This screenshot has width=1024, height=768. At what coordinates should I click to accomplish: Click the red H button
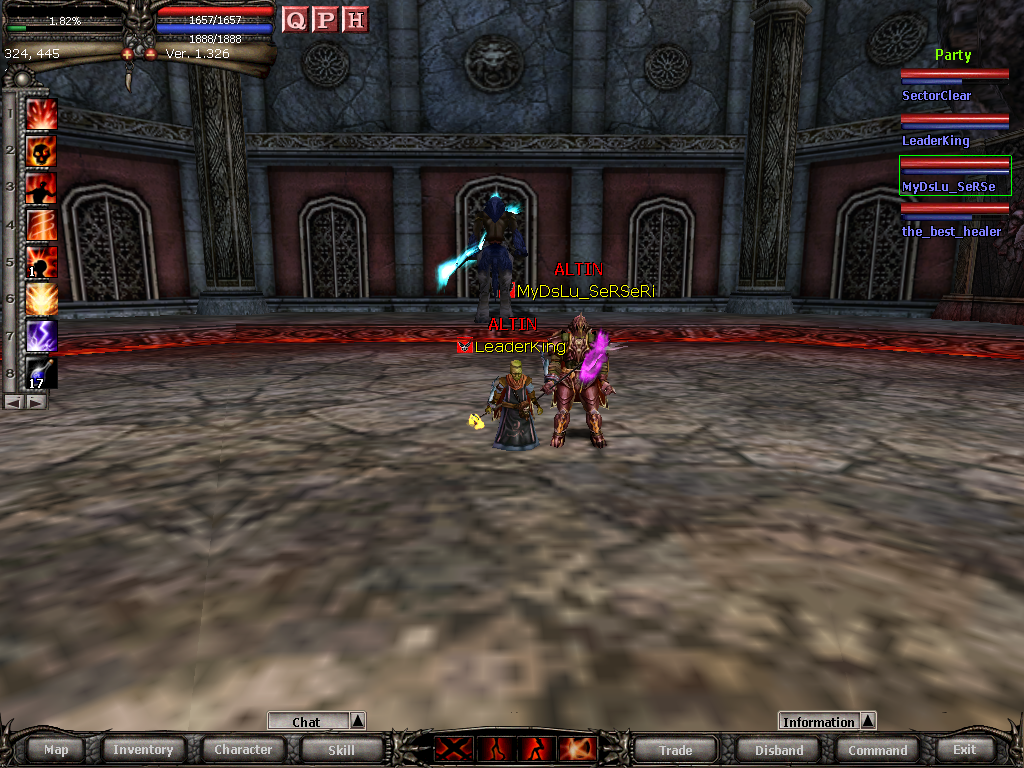pyautogui.click(x=355, y=20)
